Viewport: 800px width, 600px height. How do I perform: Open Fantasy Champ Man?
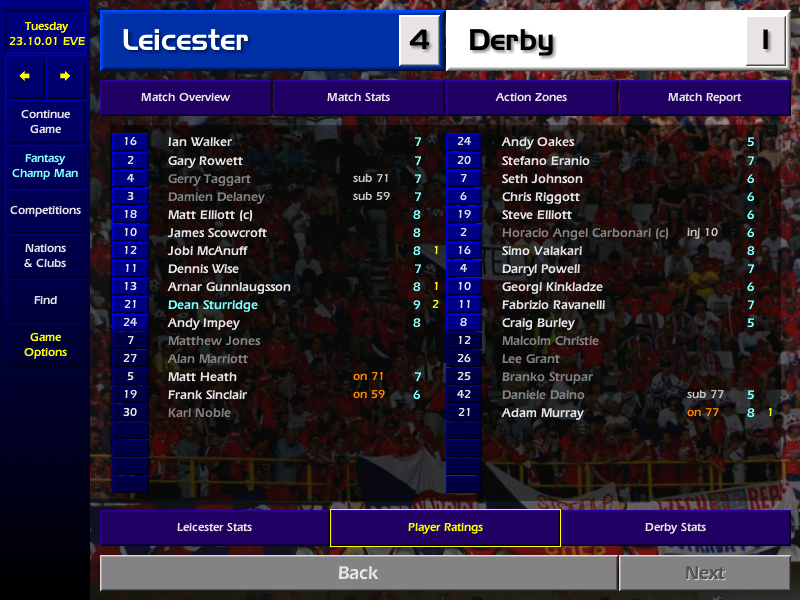[x=45, y=166]
